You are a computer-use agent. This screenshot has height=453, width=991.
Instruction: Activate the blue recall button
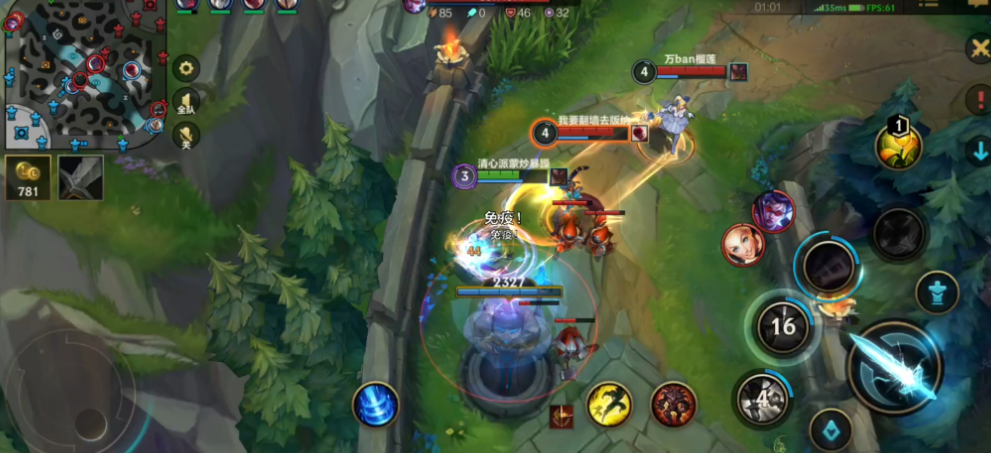point(375,405)
